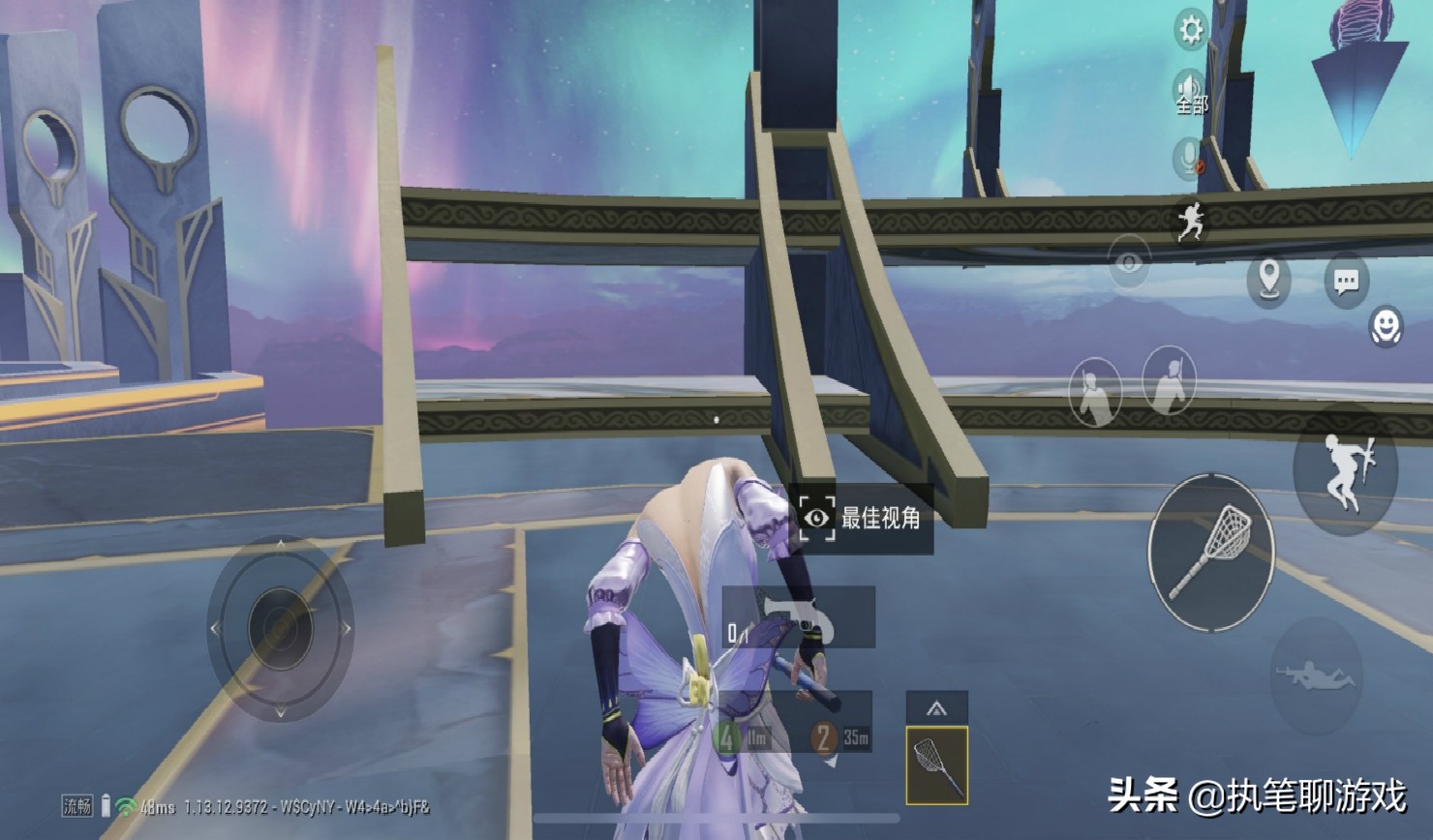The width and height of the screenshot is (1433, 840).
Task: Tap the auto-sprint running man icon
Action: point(1192,222)
